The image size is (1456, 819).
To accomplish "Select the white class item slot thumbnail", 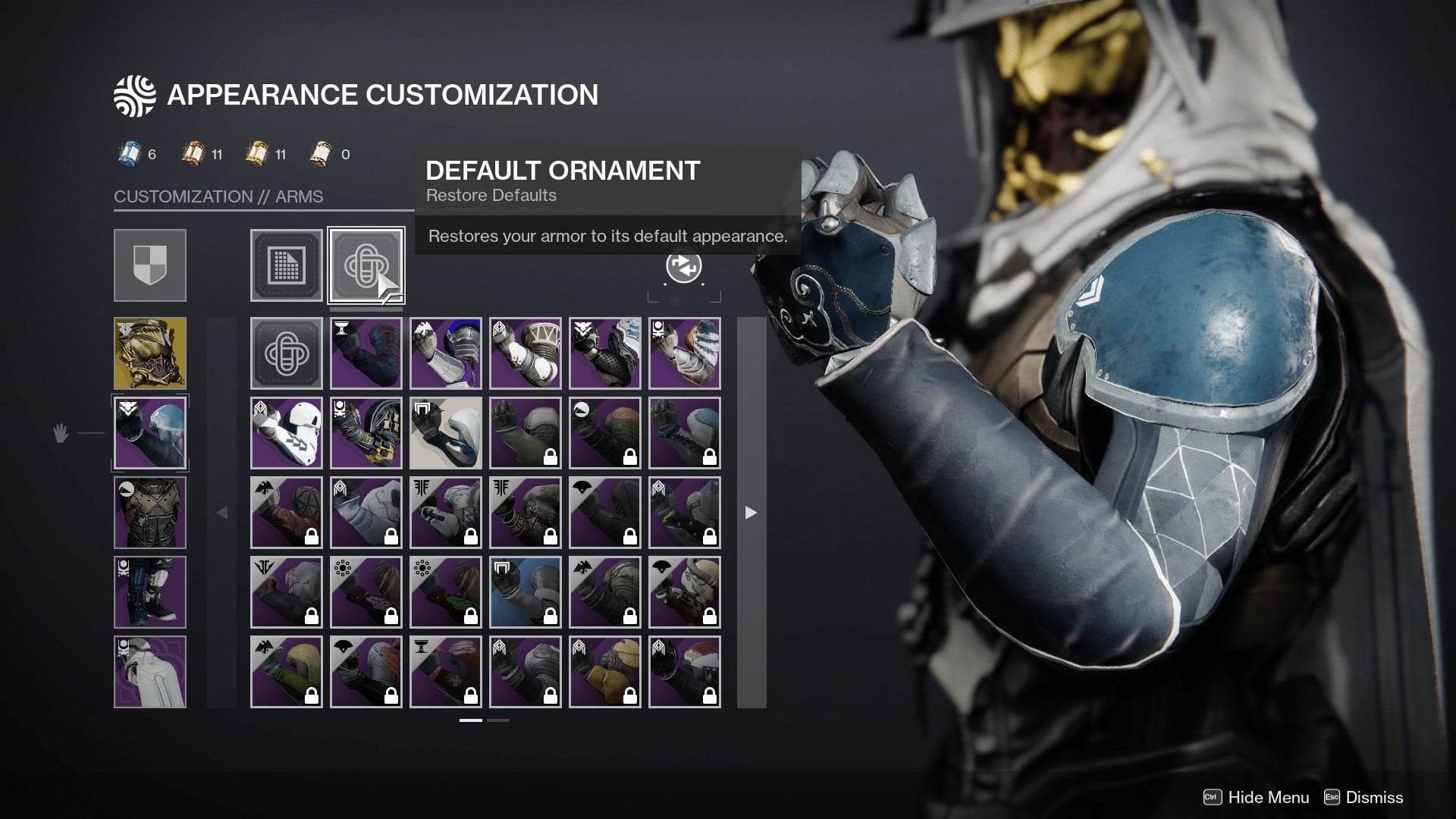I will pos(149,671).
